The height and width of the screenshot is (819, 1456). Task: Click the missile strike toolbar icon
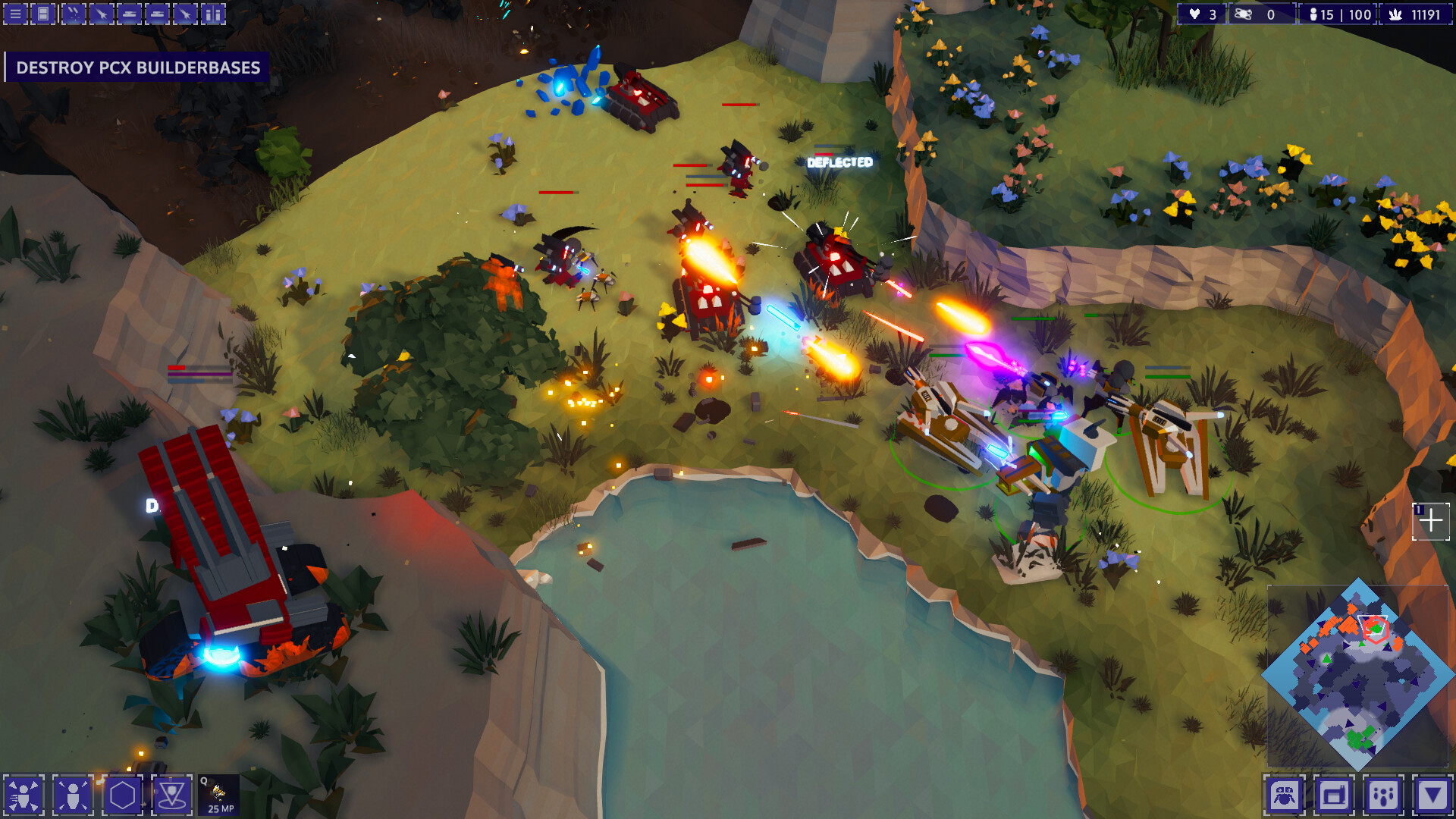tap(73, 14)
